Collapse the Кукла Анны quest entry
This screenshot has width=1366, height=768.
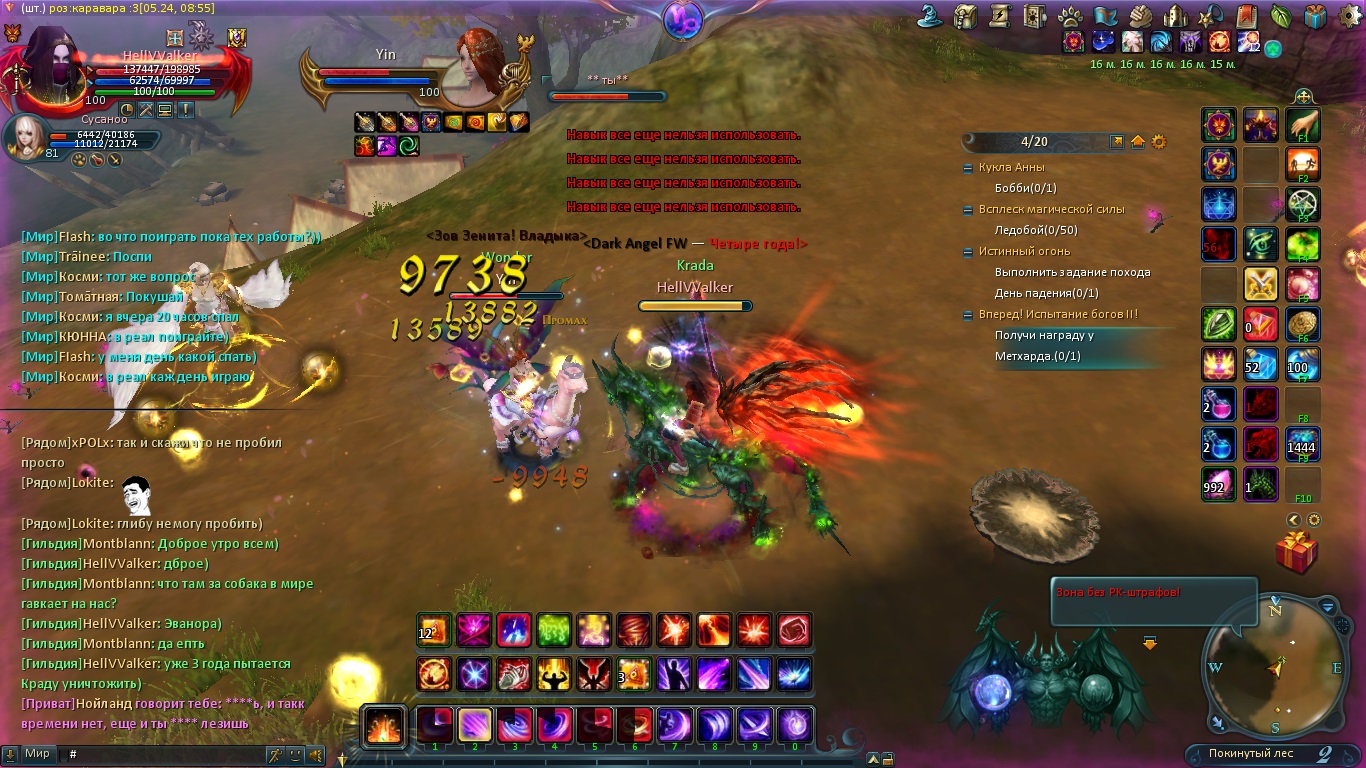967,168
